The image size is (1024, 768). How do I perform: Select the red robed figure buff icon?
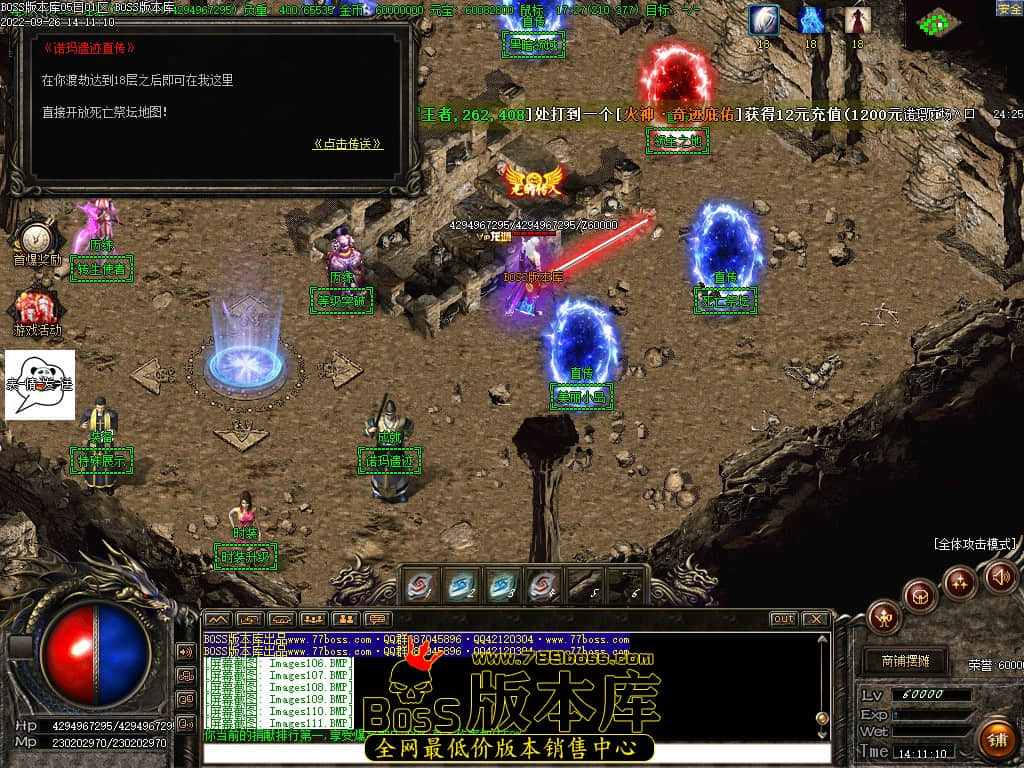coord(857,20)
